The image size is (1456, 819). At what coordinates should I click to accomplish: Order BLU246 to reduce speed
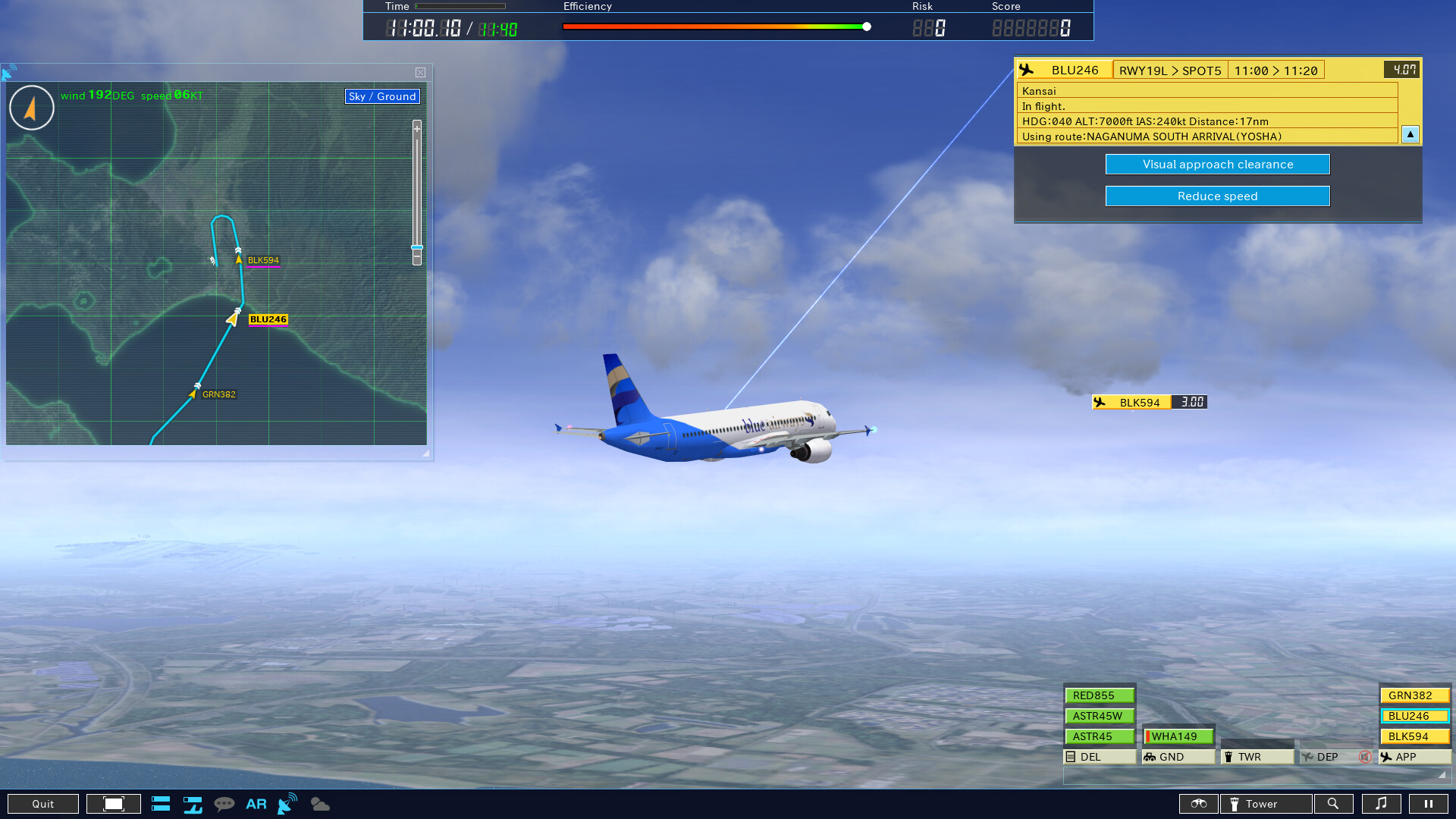[x=1217, y=196]
